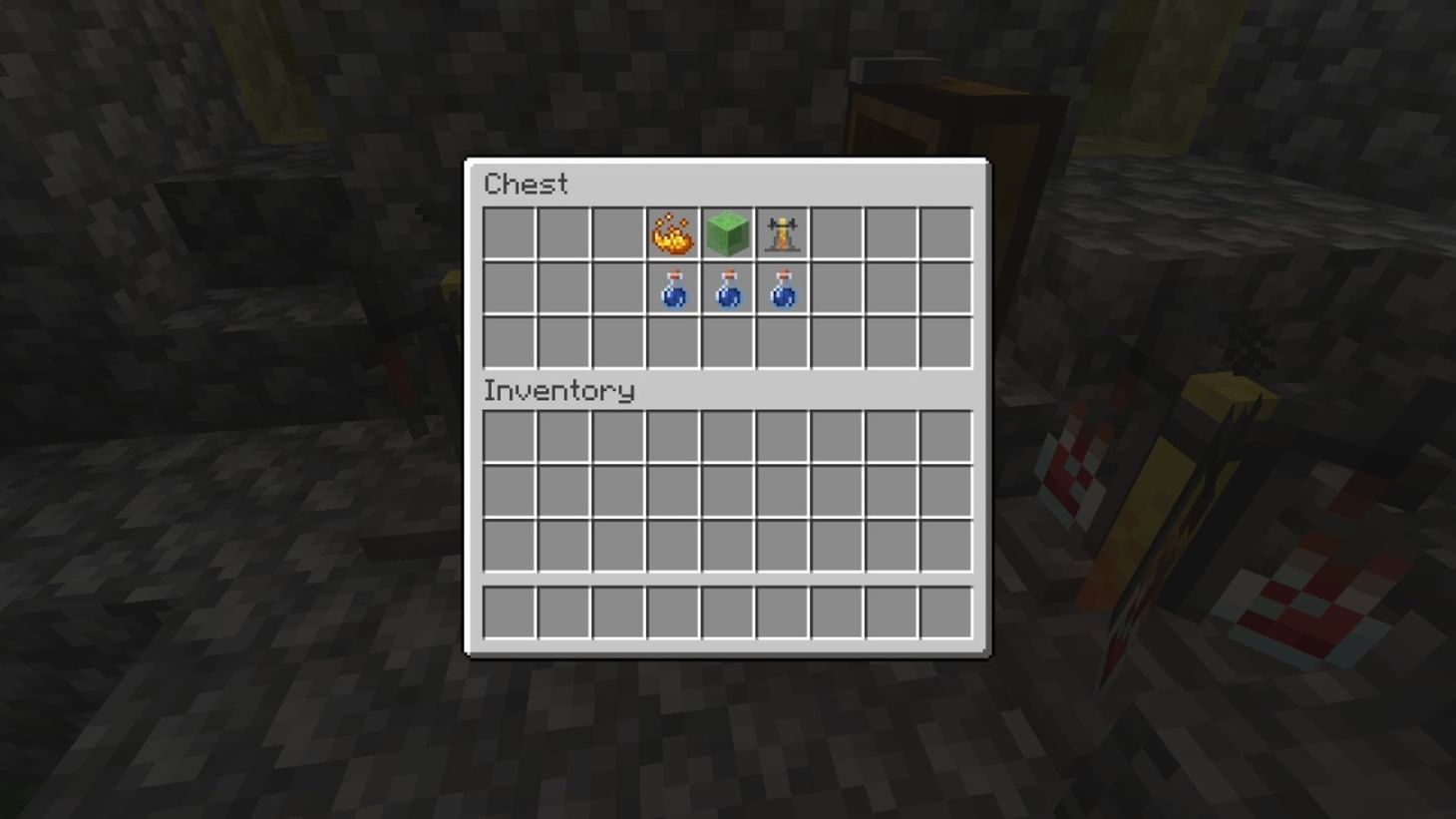Click the first hotbar slot
The height and width of the screenshot is (819, 1456).
[510, 614]
